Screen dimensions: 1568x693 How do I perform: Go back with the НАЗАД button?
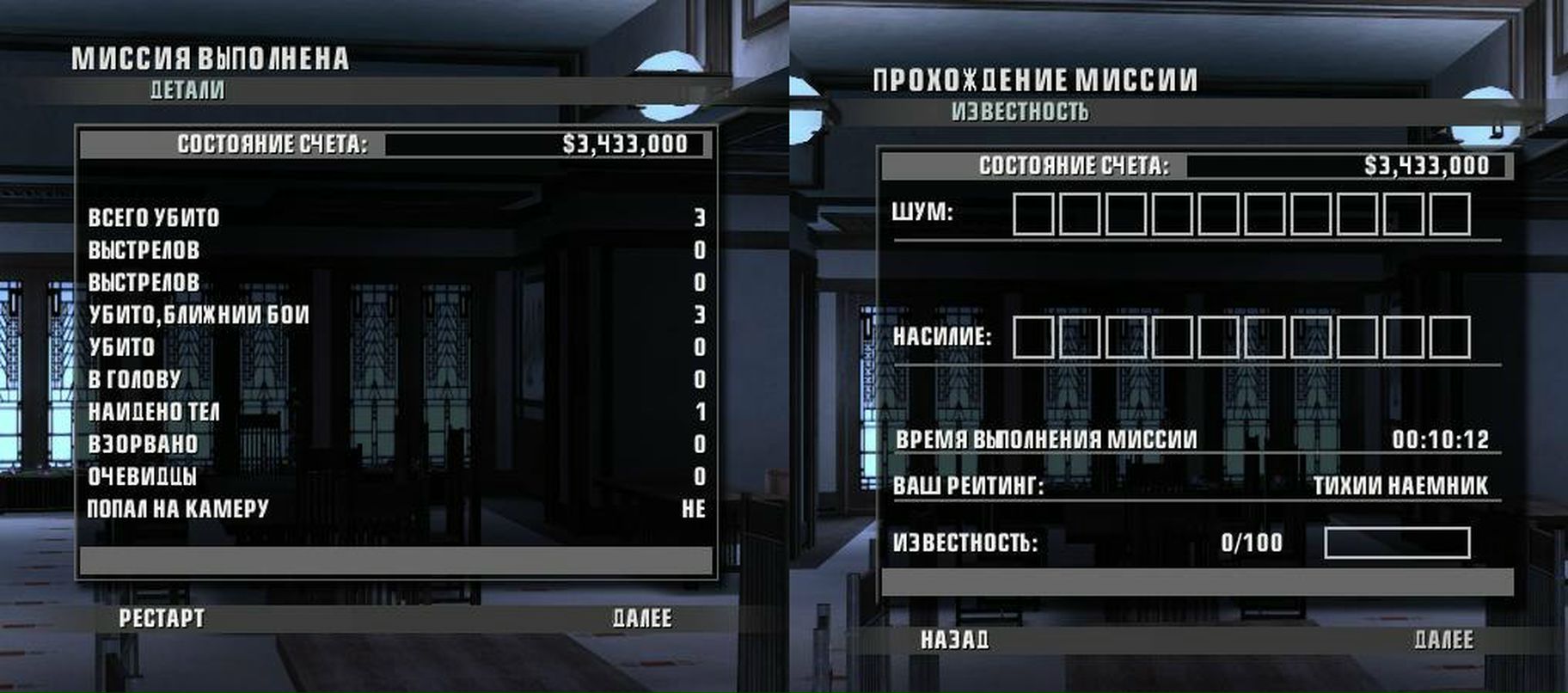(x=954, y=640)
